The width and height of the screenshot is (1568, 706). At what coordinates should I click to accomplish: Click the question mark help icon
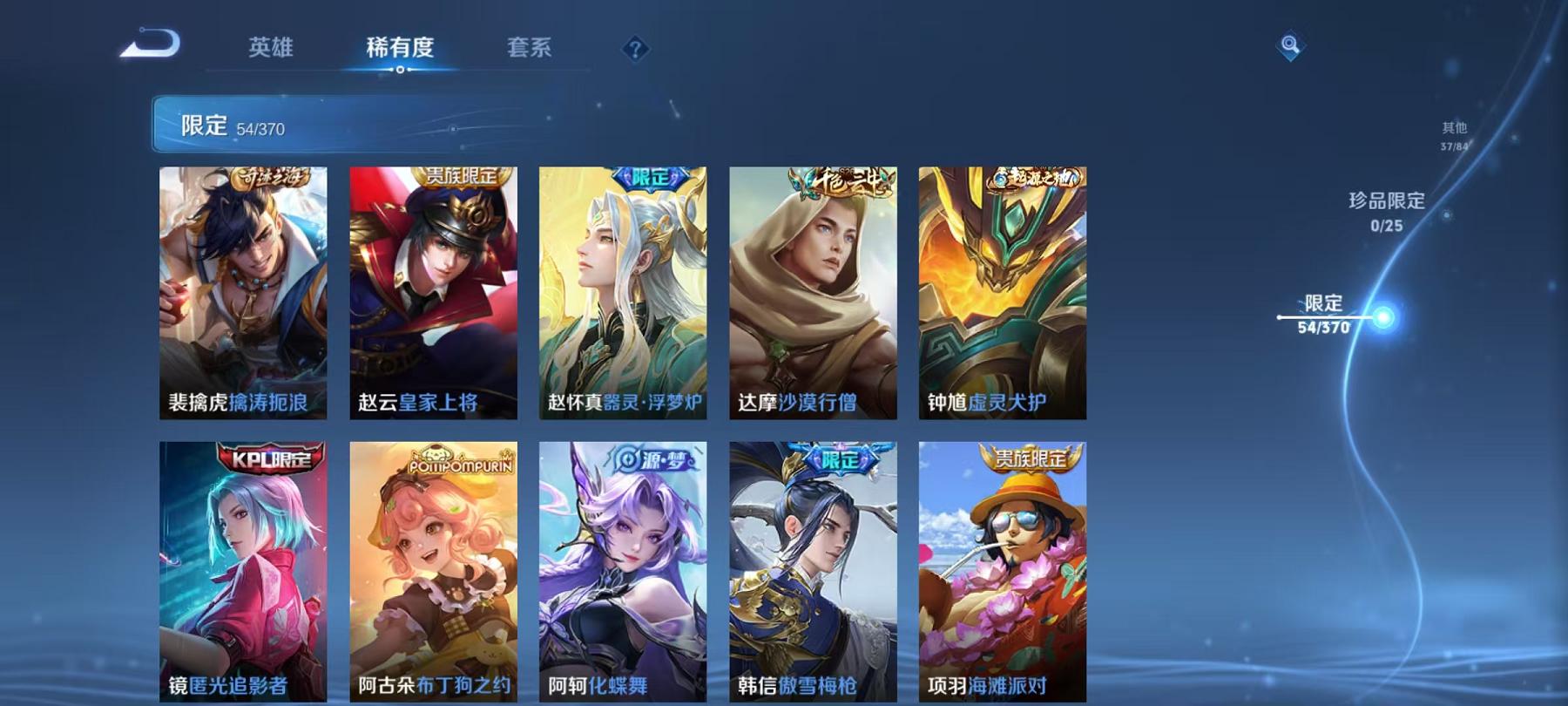click(637, 48)
